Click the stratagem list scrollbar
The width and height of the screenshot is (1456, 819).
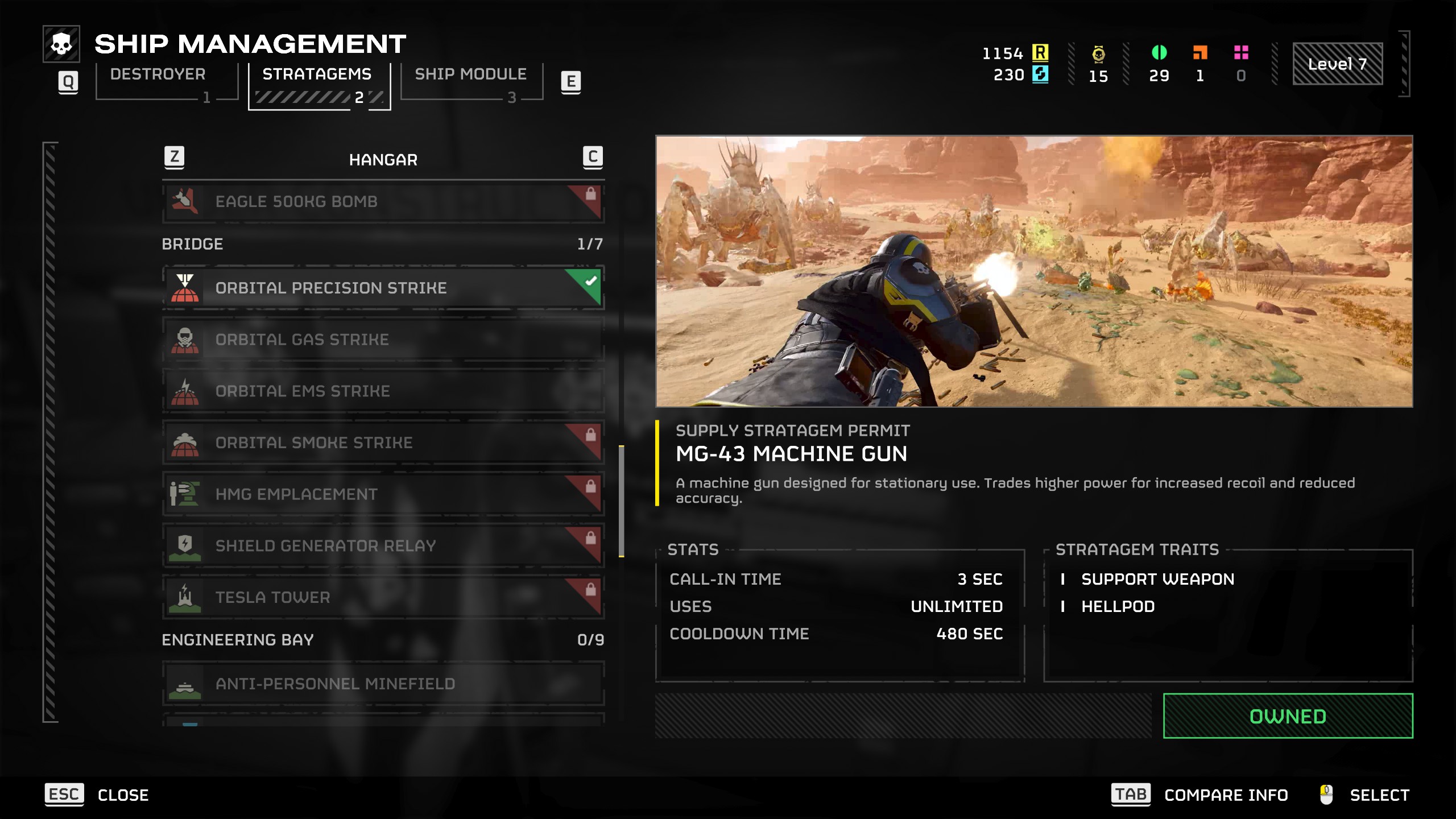[622, 500]
